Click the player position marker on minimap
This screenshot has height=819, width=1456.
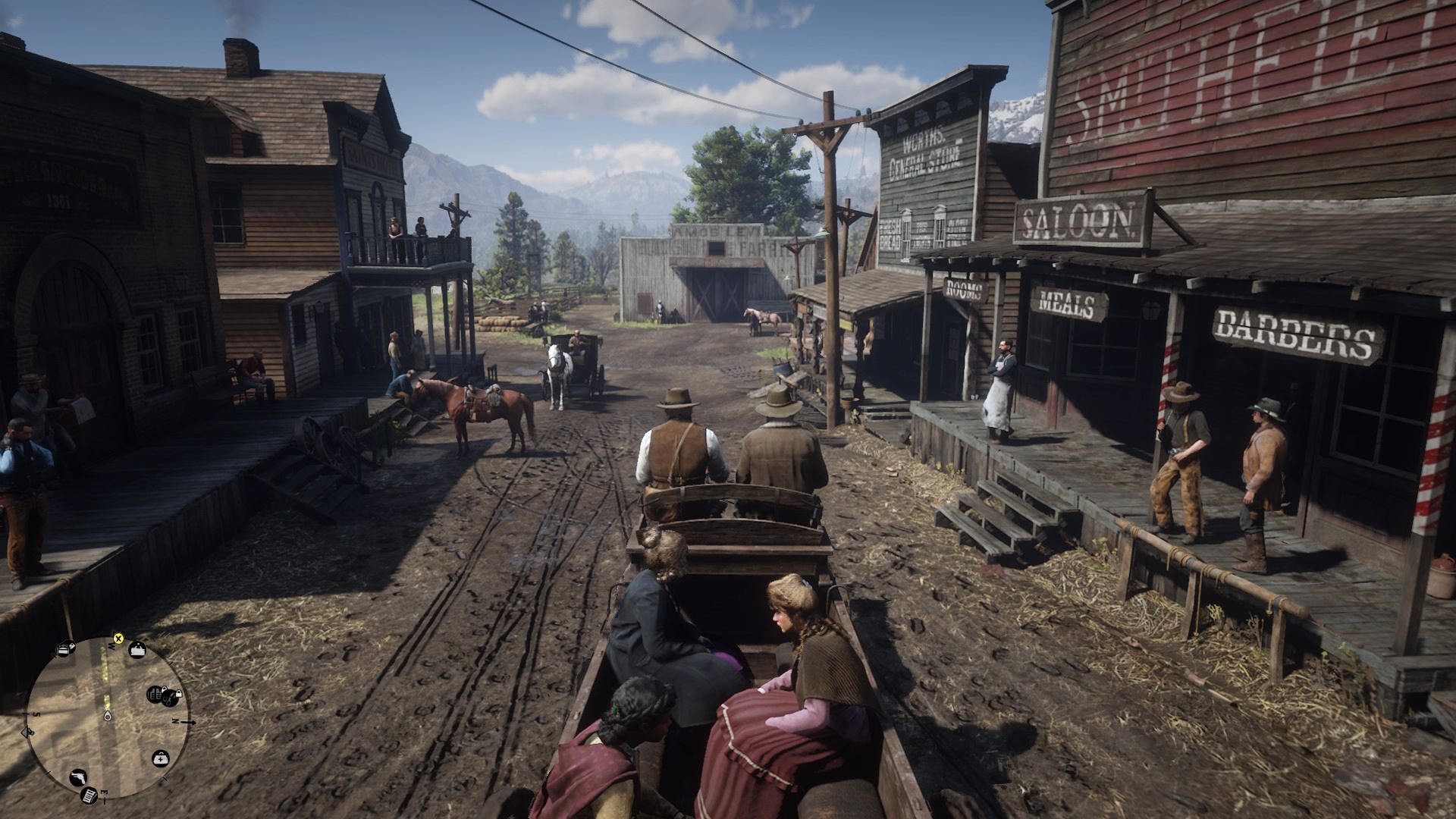108,717
